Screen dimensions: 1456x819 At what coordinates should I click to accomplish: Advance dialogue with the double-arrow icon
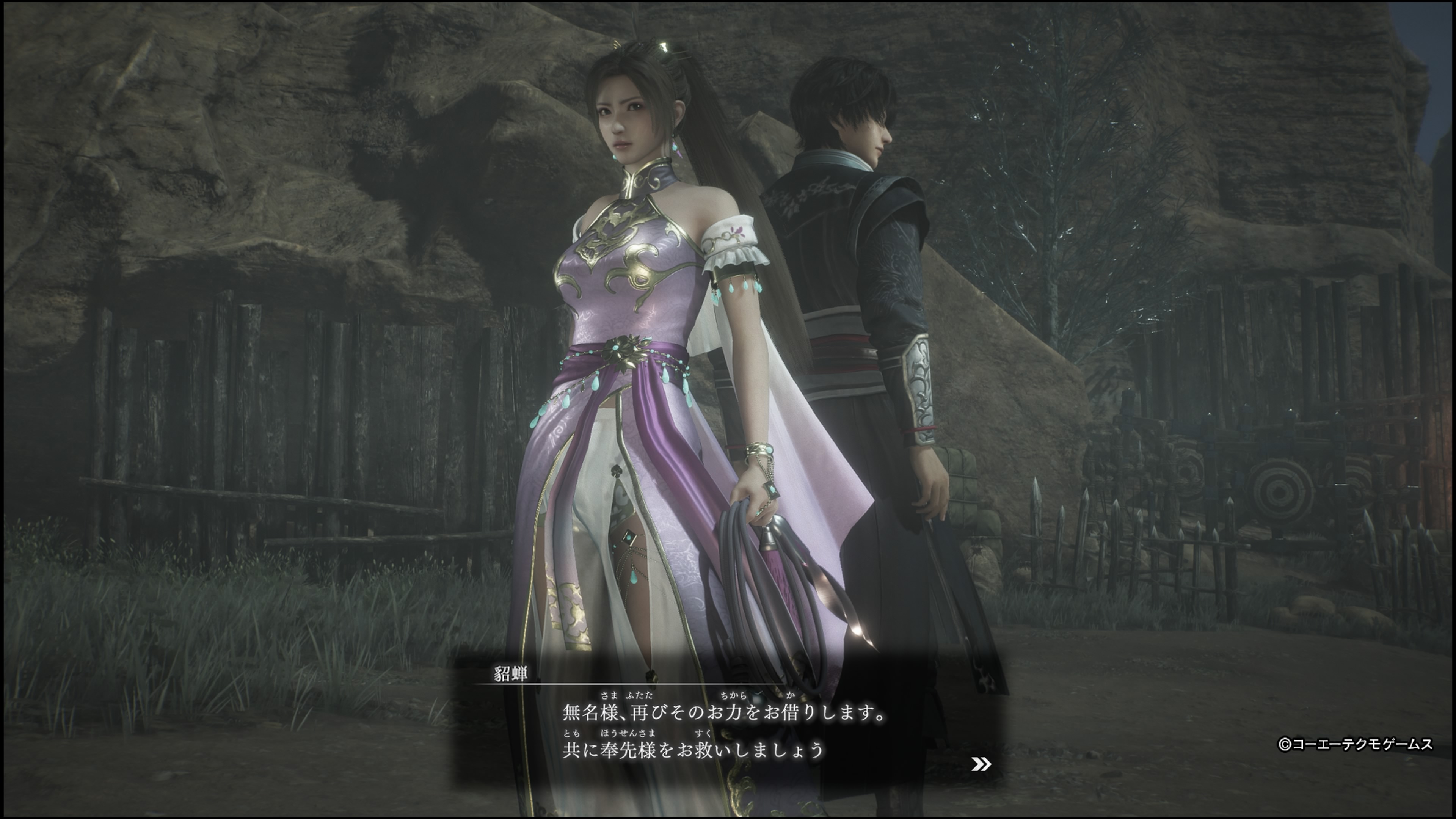tap(981, 764)
